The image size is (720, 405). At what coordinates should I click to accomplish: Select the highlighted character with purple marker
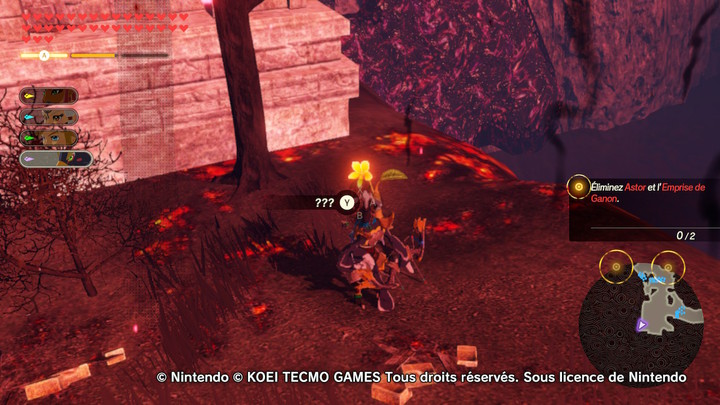coord(56,158)
